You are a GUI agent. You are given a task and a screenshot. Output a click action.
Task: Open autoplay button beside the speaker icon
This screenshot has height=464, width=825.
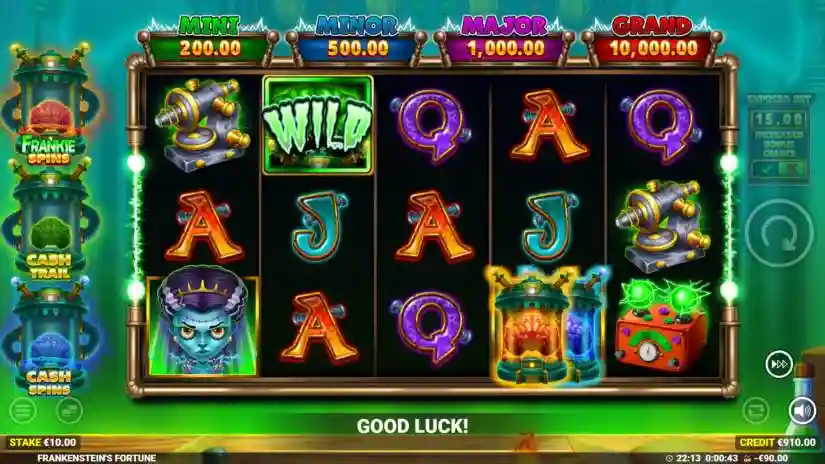pos(757,410)
